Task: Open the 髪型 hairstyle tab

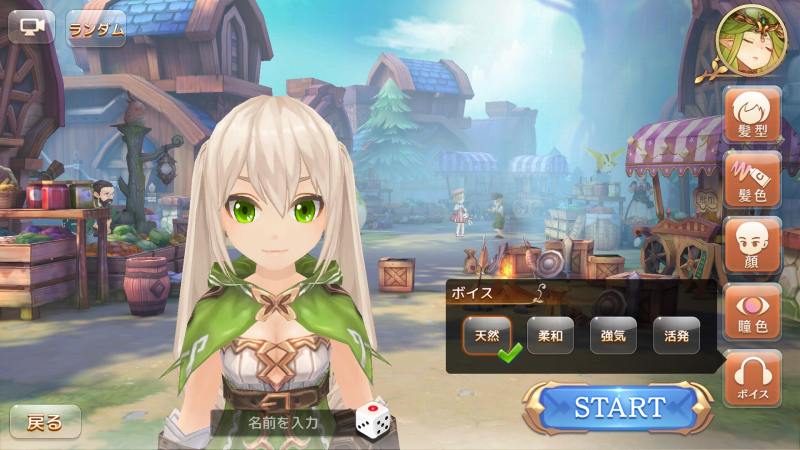Action: [752, 115]
